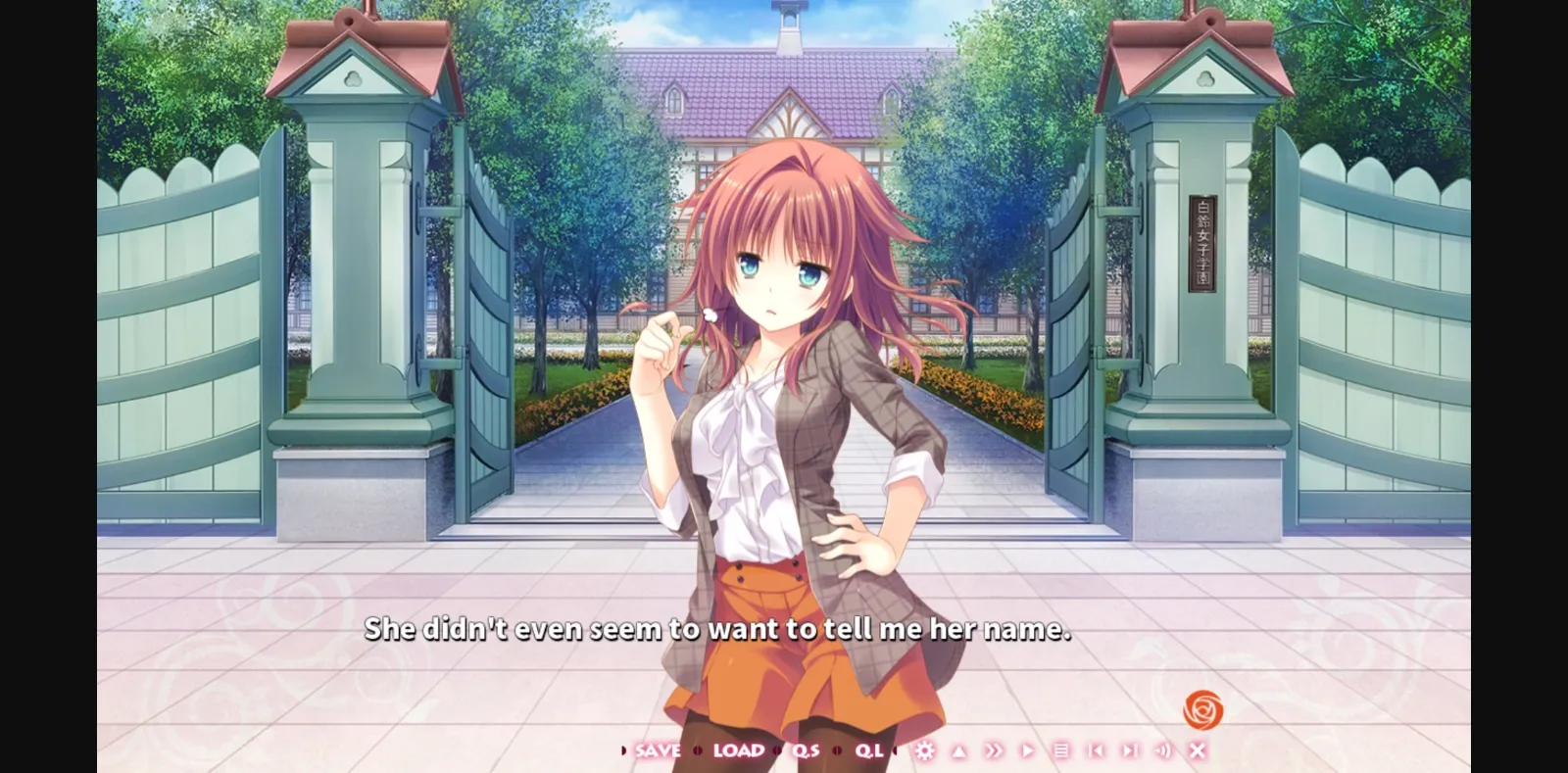Viewport: 1568px width, 773px height.
Task: Open the message backlog list icon
Action: click(x=1063, y=750)
